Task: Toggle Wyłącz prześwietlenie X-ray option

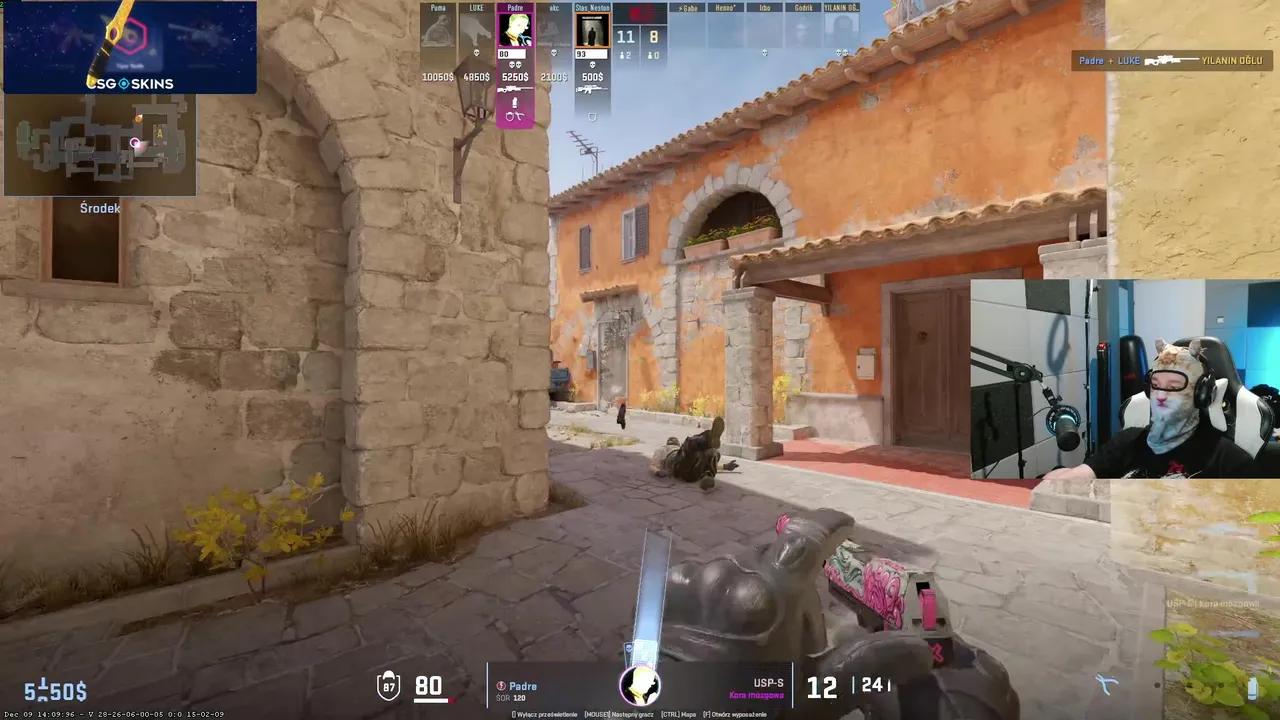Action: (x=547, y=713)
